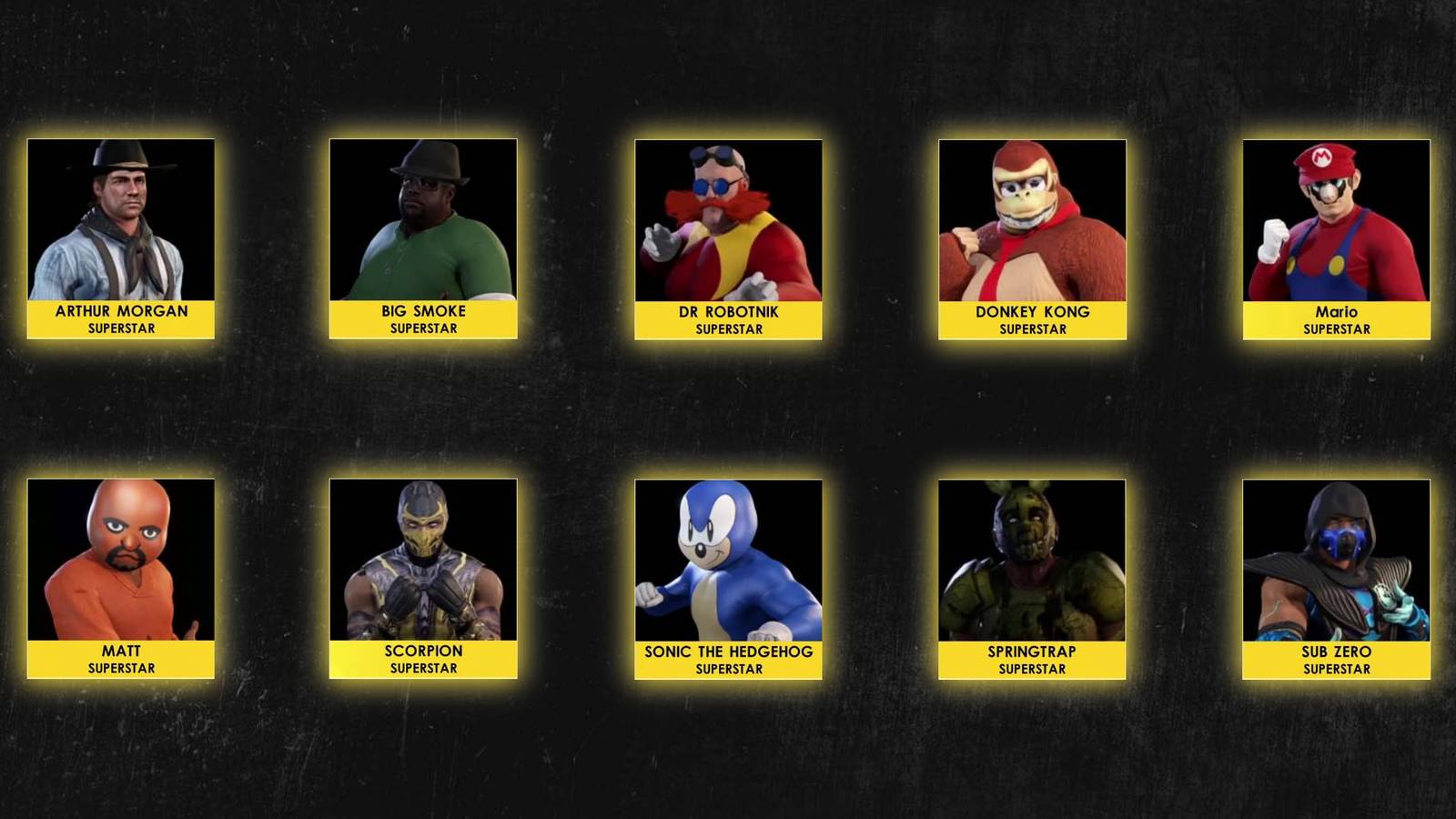Select the Matt superstar portrait
Screen dimensions: 1456x819
pyautogui.click(x=121, y=560)
